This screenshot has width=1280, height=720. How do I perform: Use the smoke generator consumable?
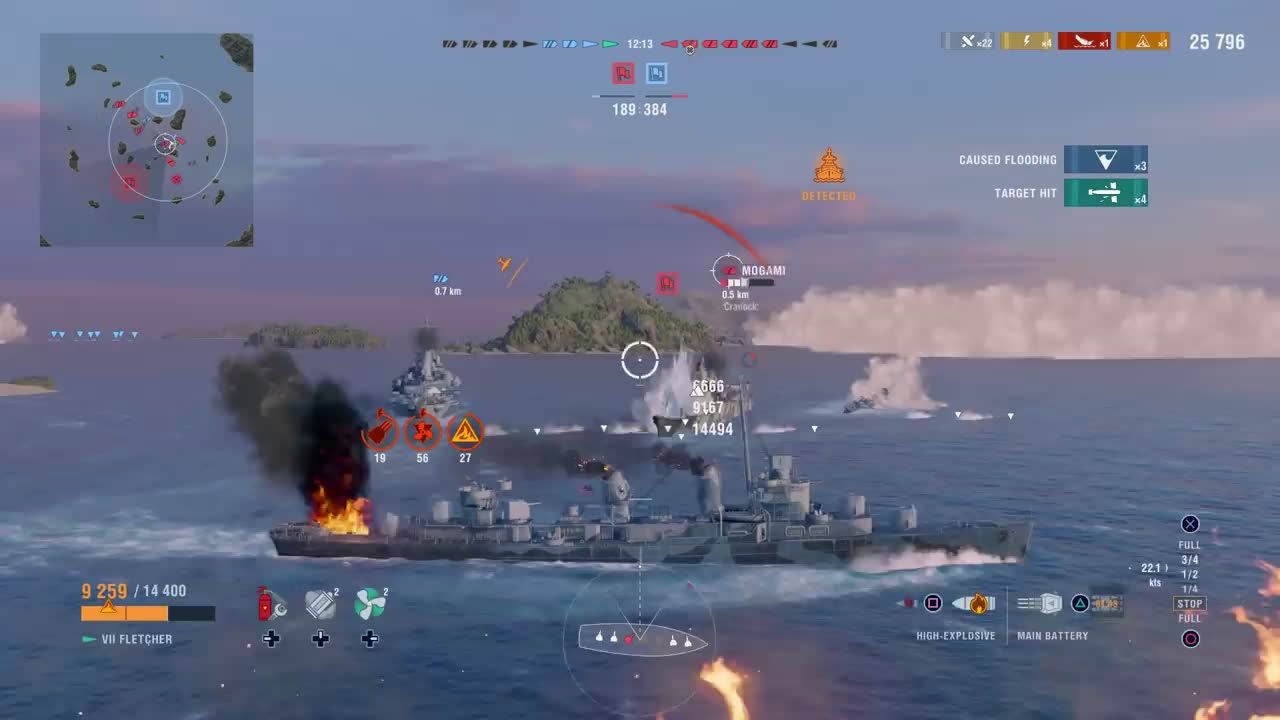320,604
